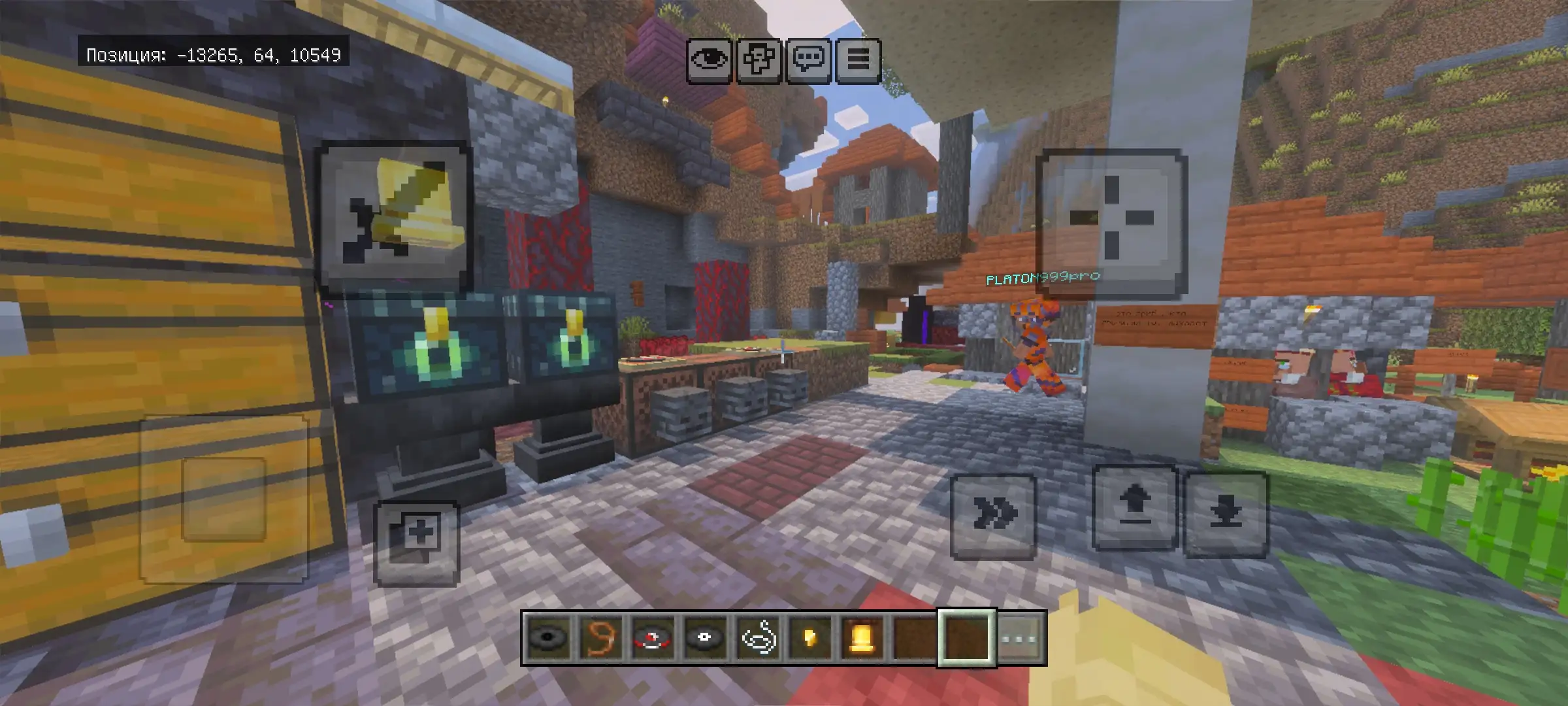Select the white string hotbar slot
The image size is (1568, 706).
click(758, 638)
